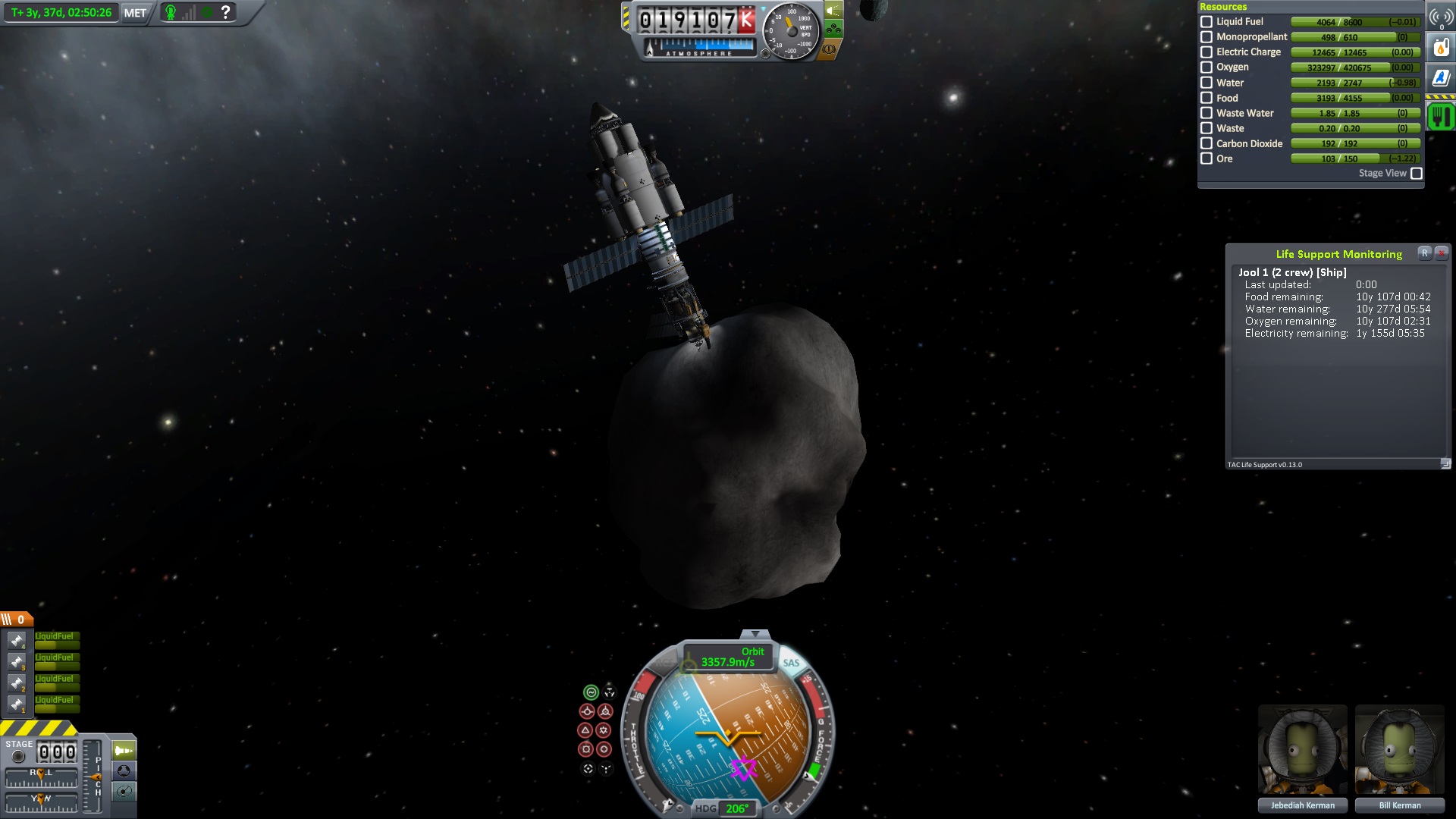Click the R button on Life Support window

1425,253
